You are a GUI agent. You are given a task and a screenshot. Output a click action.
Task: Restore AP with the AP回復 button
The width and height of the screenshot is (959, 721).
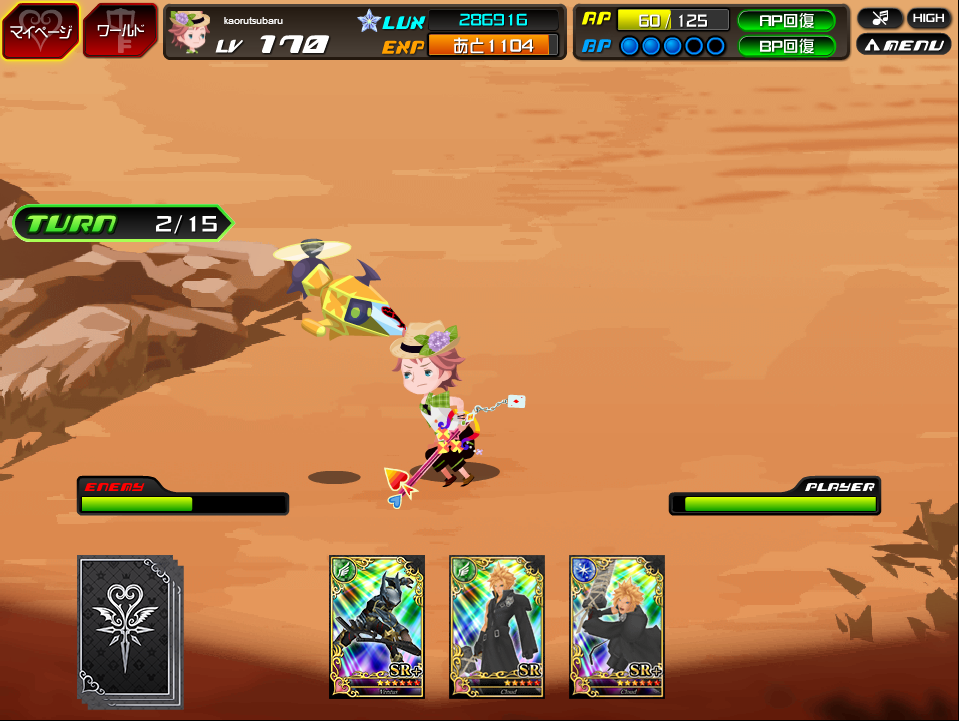tap(786, 20)
